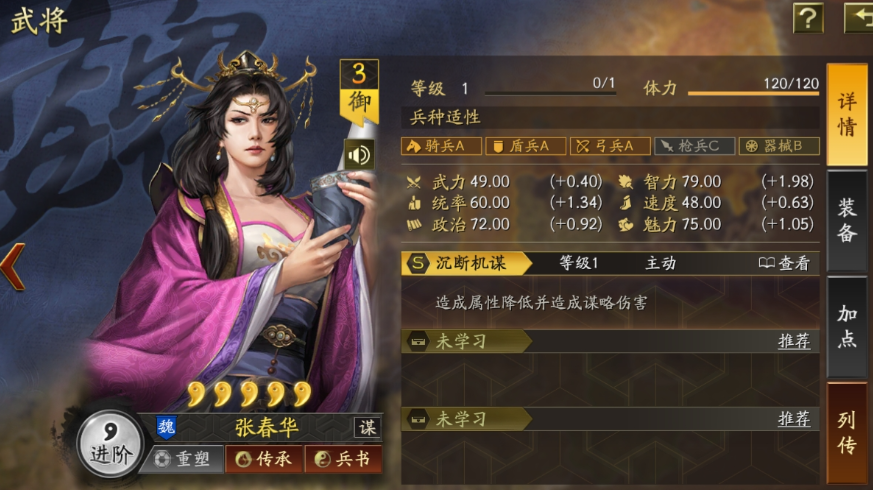
Task: Choose the 器械B siege aptitude badge
Action: 779,146
